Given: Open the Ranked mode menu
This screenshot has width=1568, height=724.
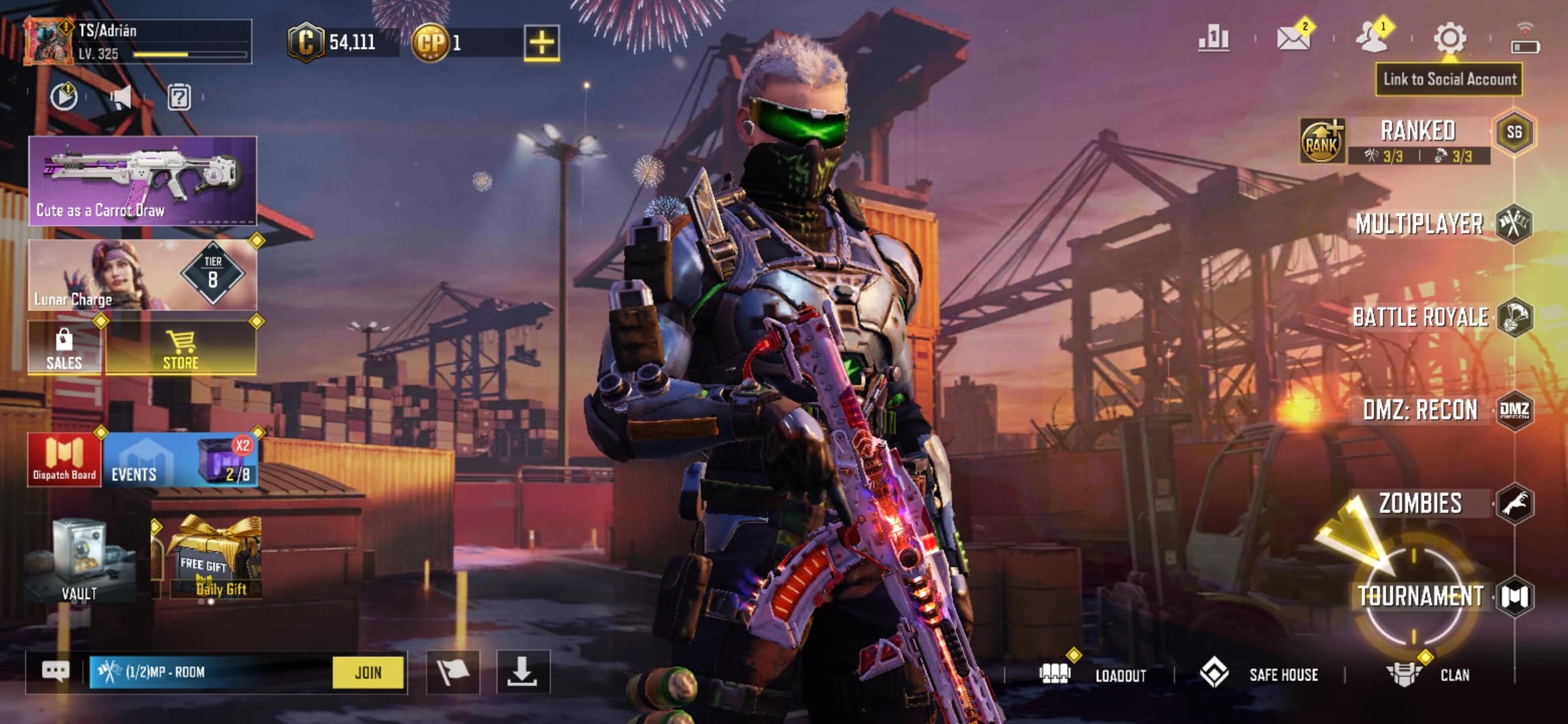Looking at the screenshot, I should [x=1418, y=132].
